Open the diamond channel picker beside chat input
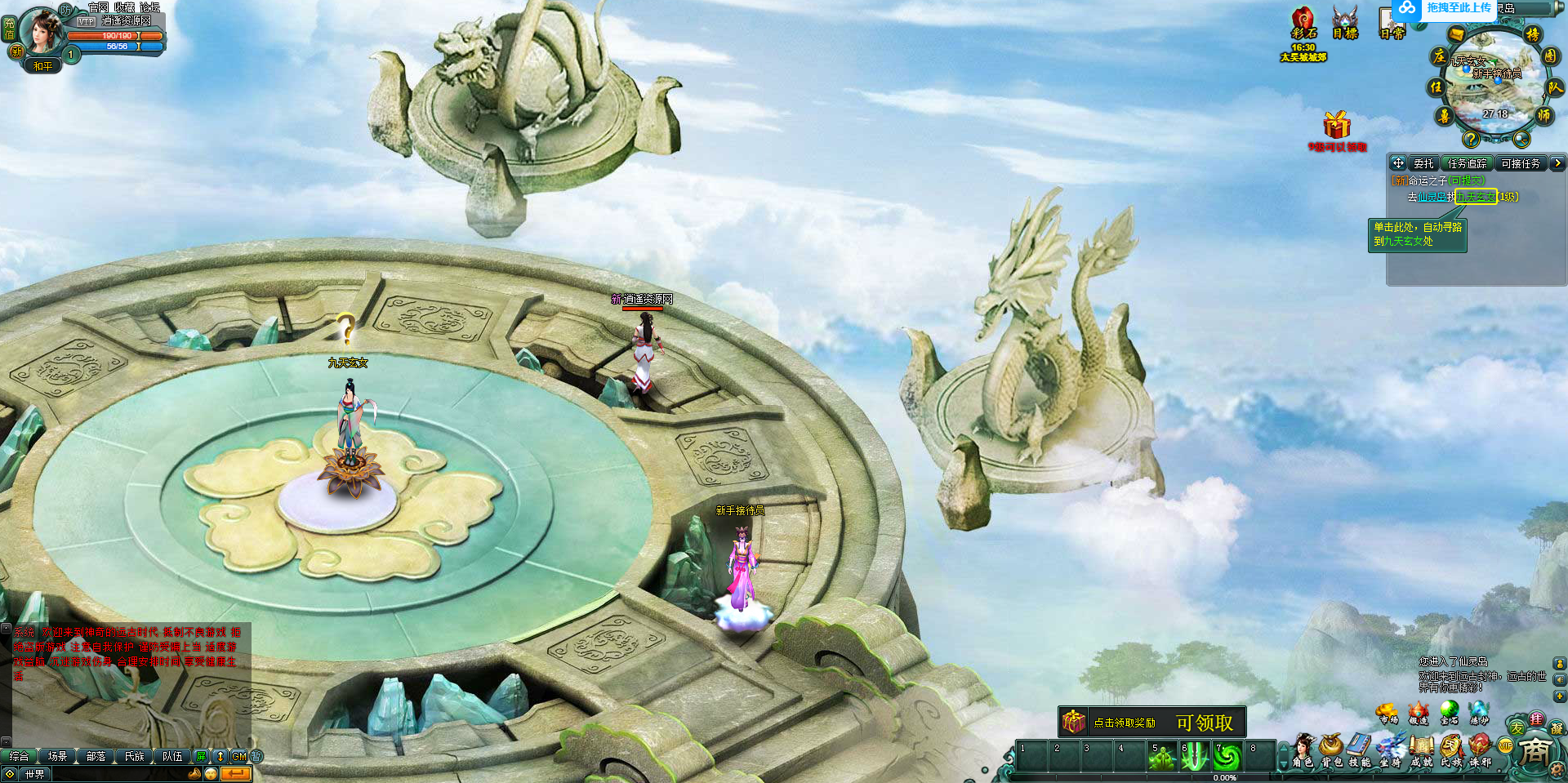Viewport: 1568px width, 783px height. click(x=11, y=774)
